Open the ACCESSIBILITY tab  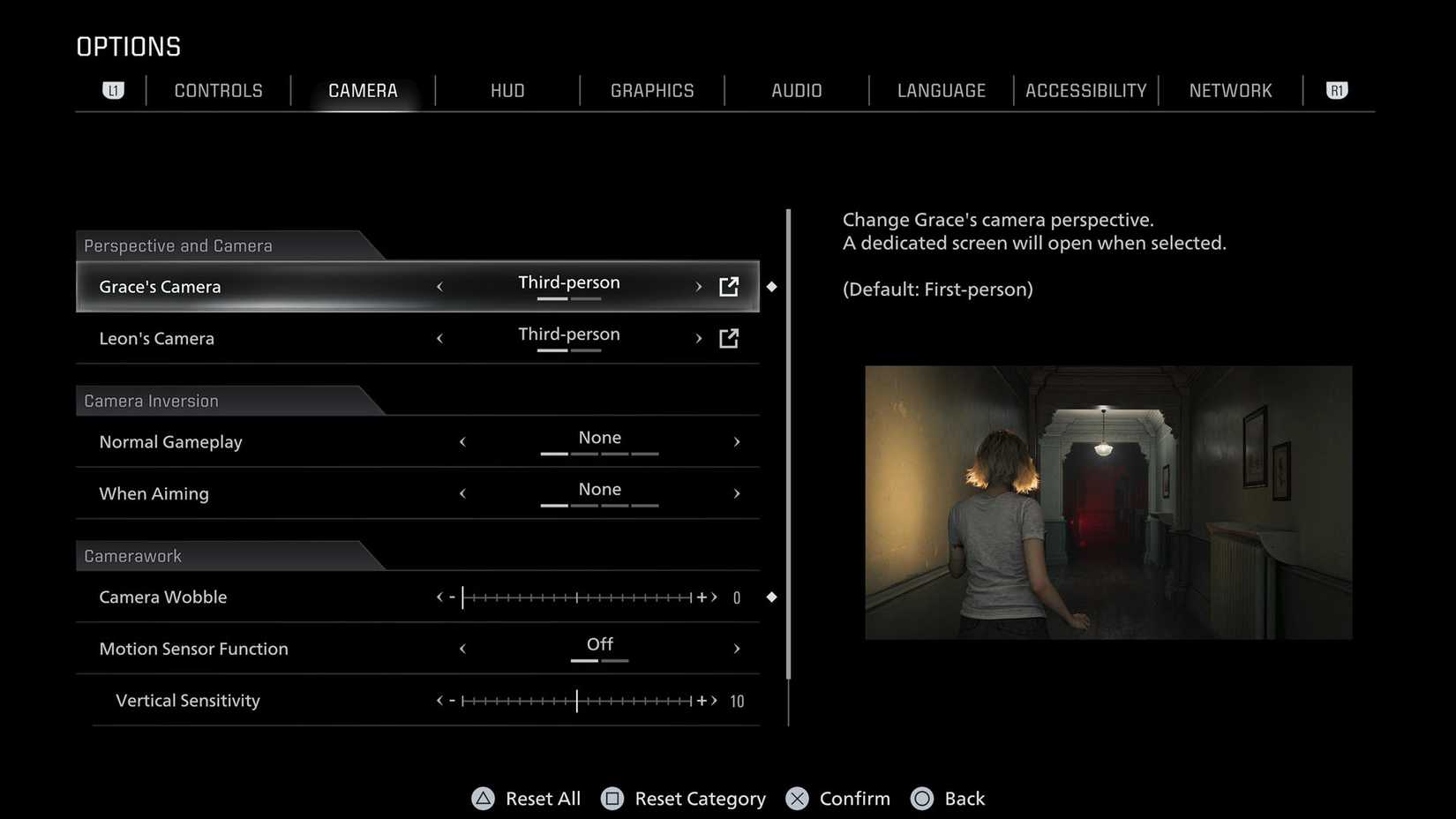click(1085, 90)
